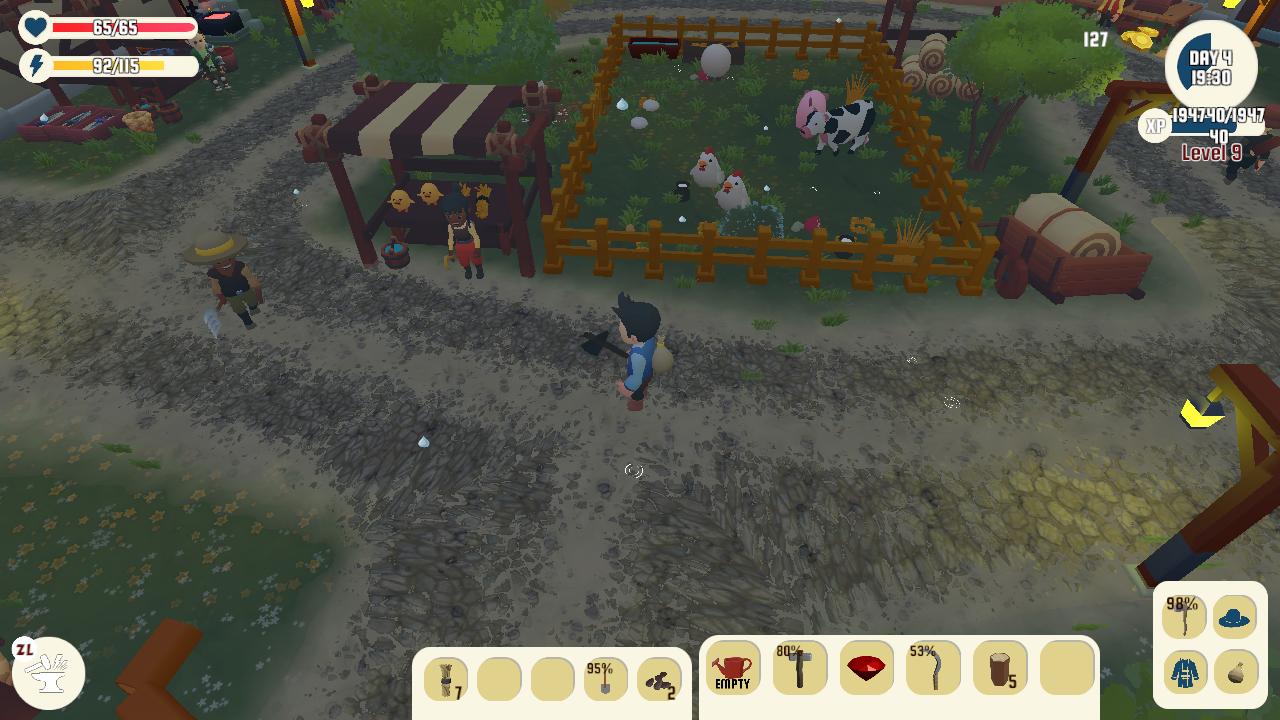Open the ZL crafting anvil menu
Screen dimensions: 1280x720
(47, 672)
